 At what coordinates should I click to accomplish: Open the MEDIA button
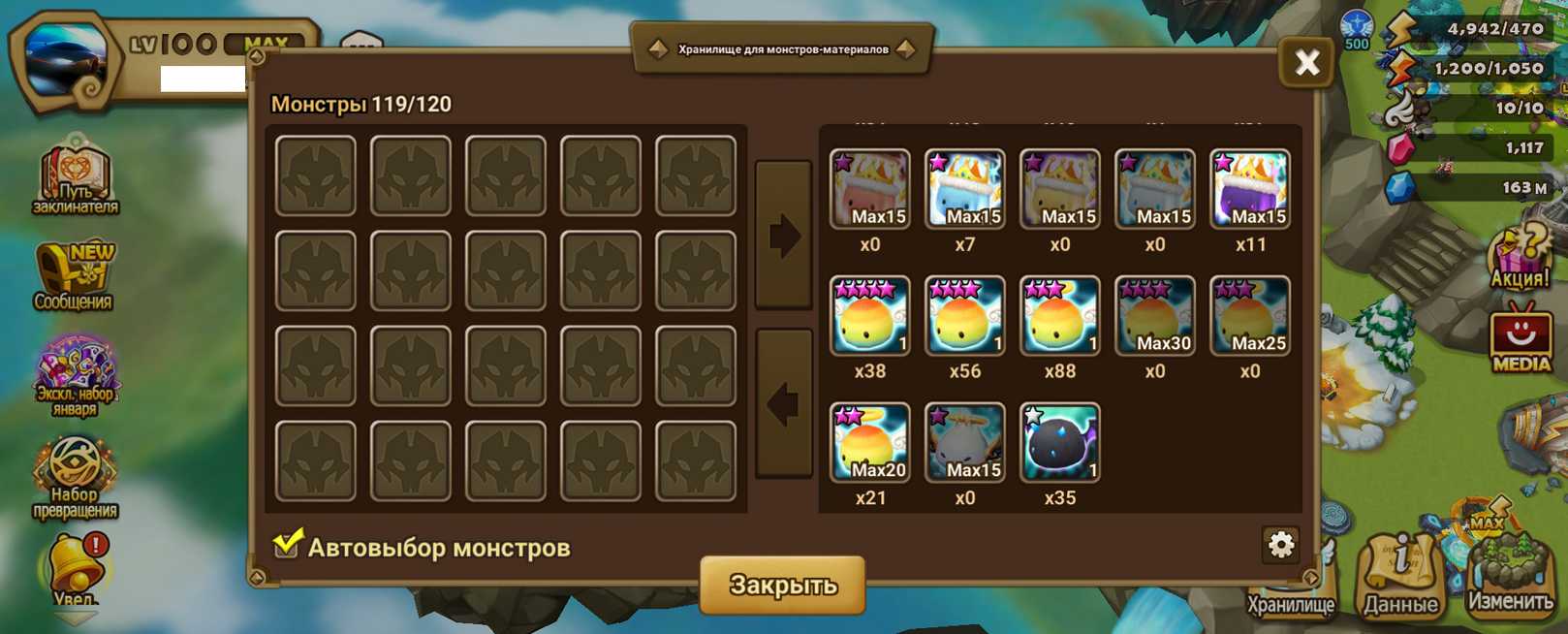pos(1520,339)
